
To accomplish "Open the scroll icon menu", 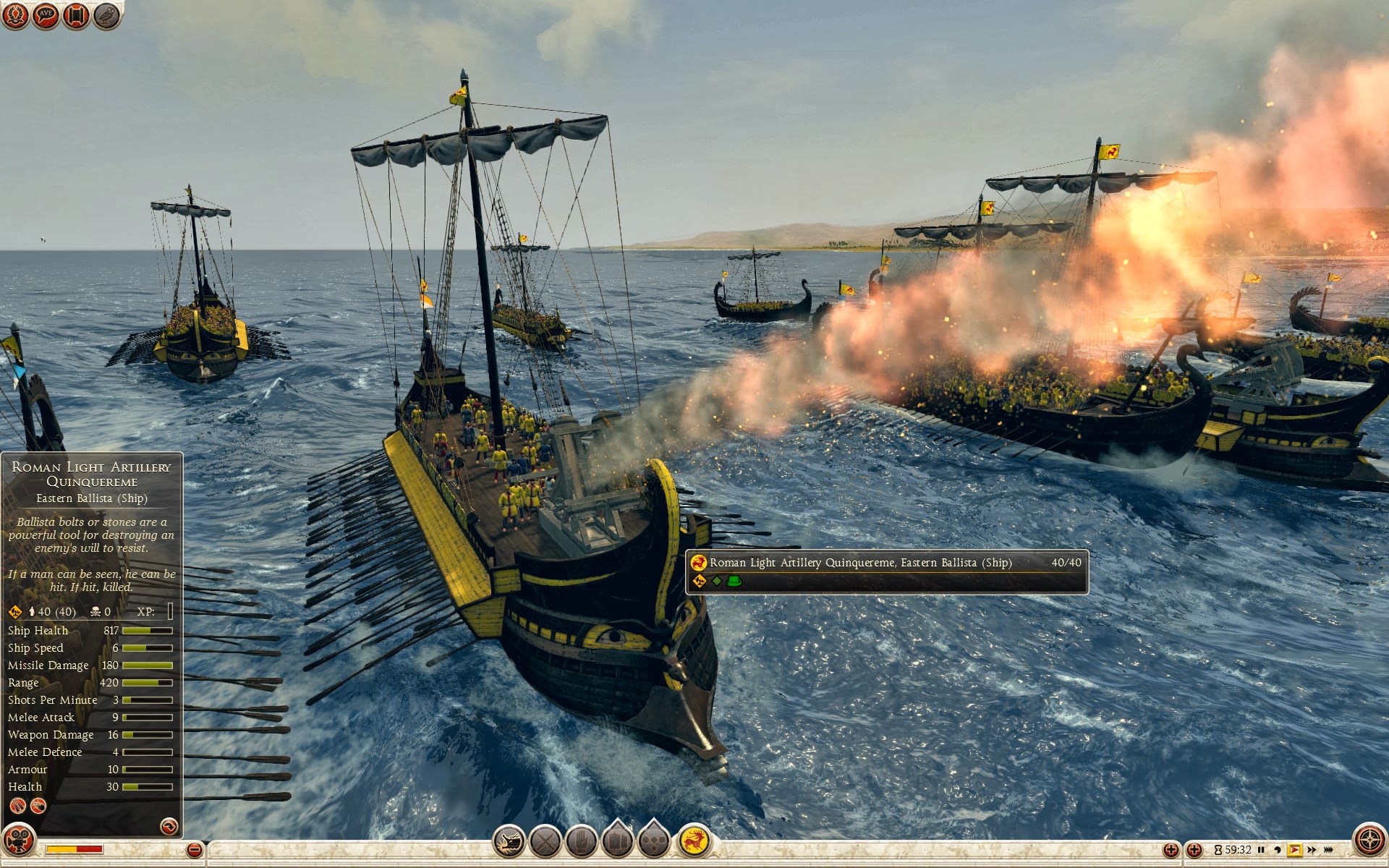I will coord(76,15).
